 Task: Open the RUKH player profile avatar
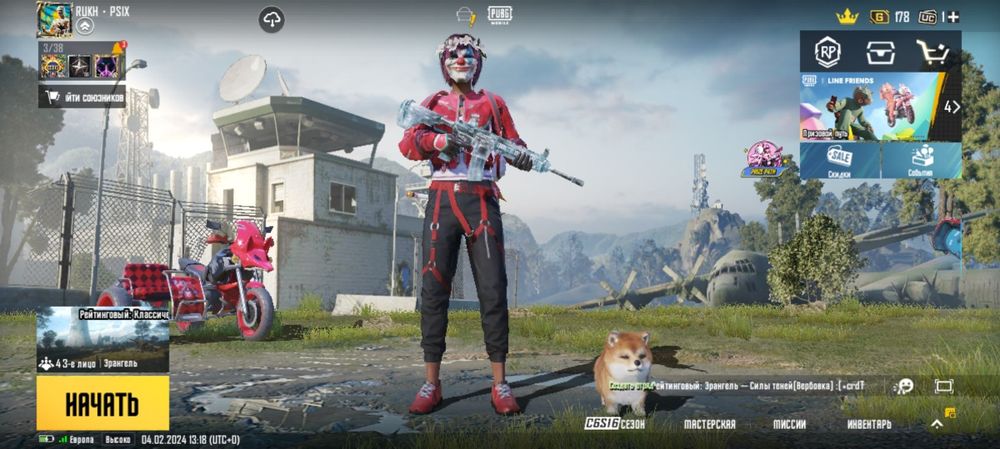[52, 19]
